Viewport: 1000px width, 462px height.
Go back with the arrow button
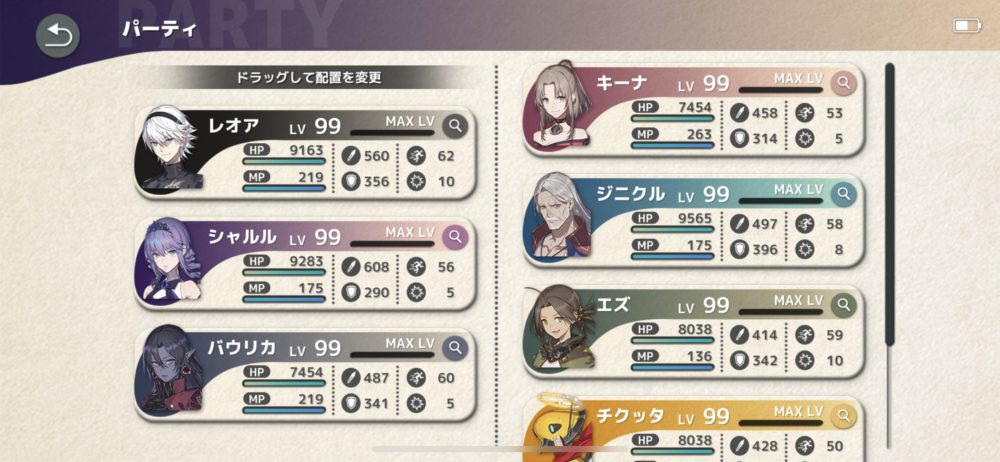coord(56,36)
